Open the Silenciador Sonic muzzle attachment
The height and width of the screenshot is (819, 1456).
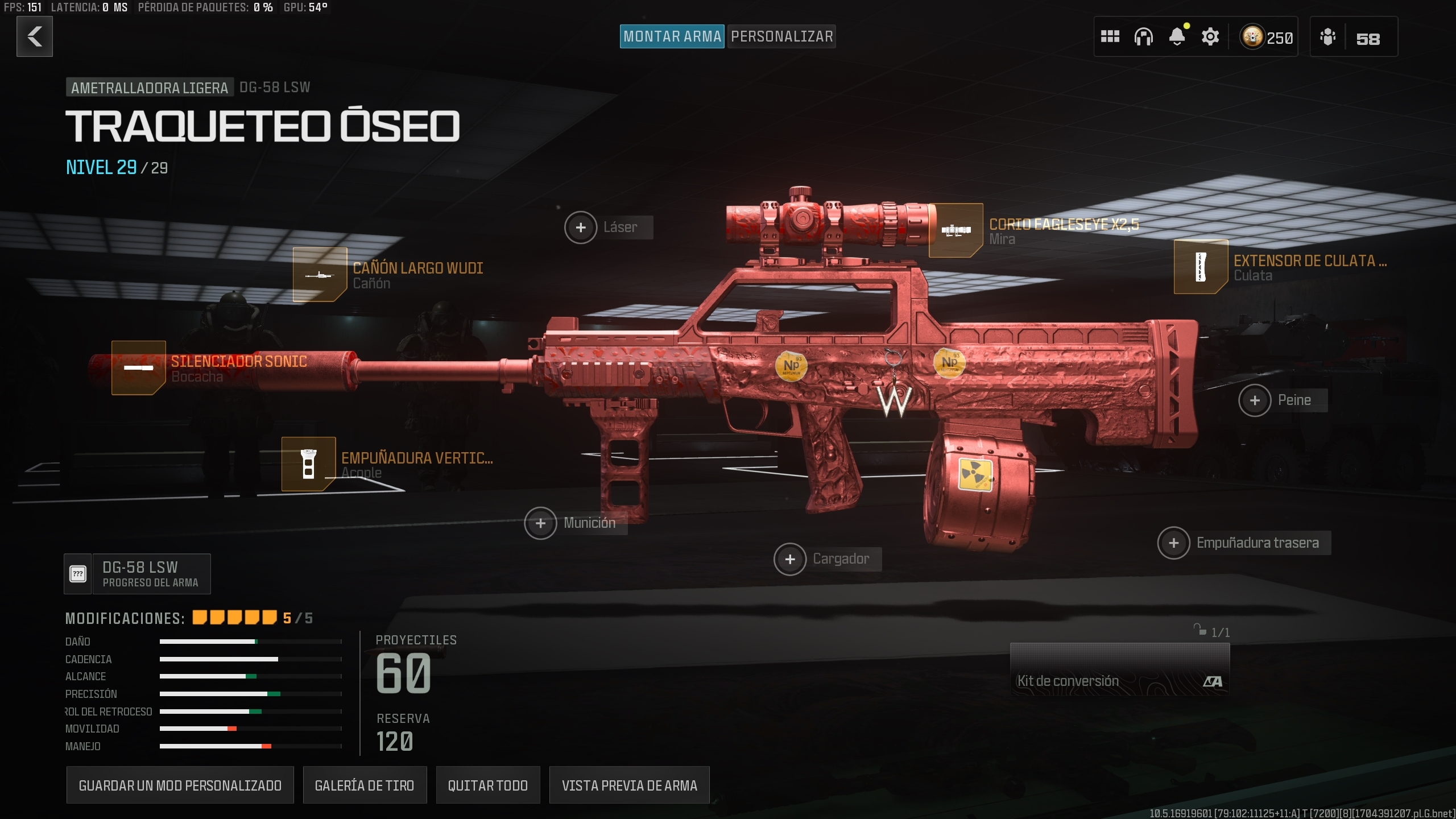[138, 367]
